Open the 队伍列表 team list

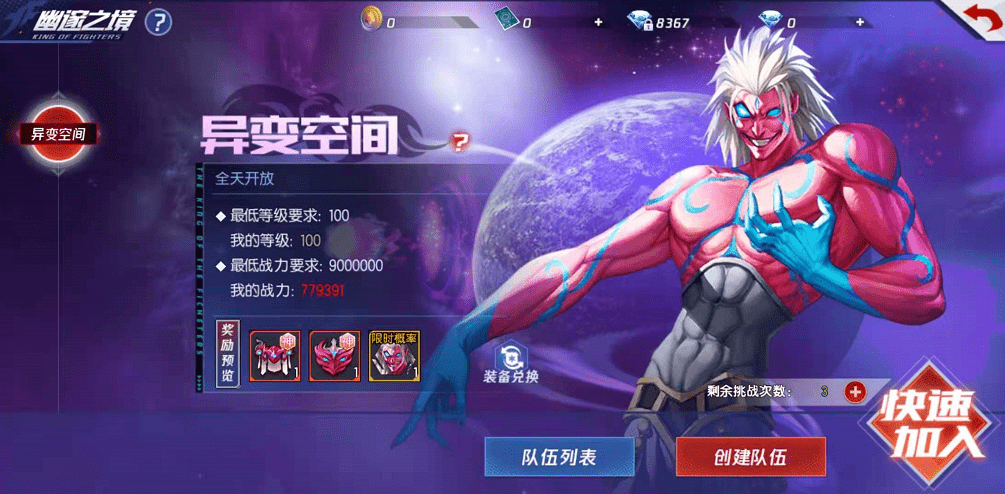tap(559, 457)
